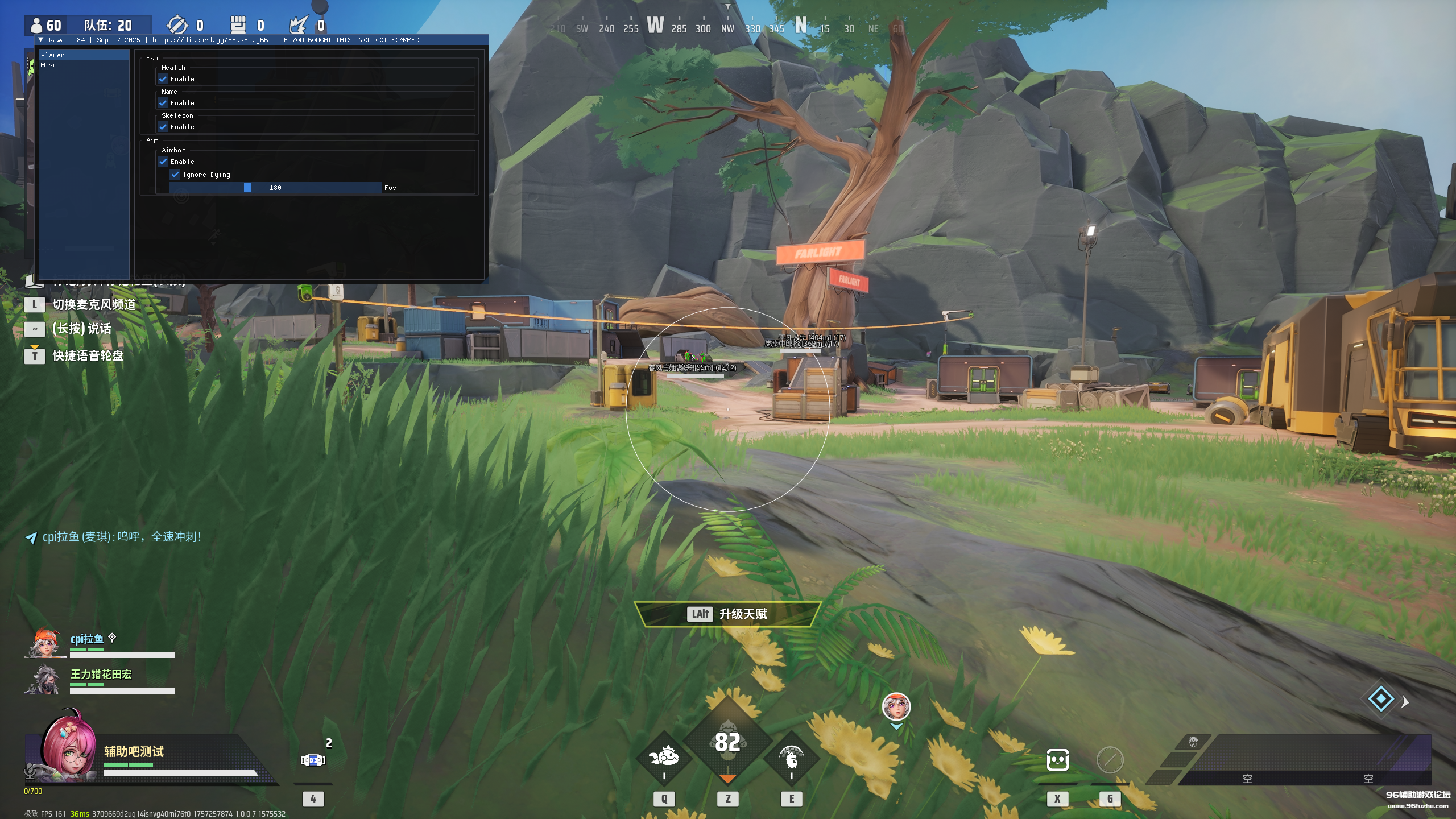The image size is (1456, 819).
Task: Select the Q ability skill icon
Action: click(663, 758)
